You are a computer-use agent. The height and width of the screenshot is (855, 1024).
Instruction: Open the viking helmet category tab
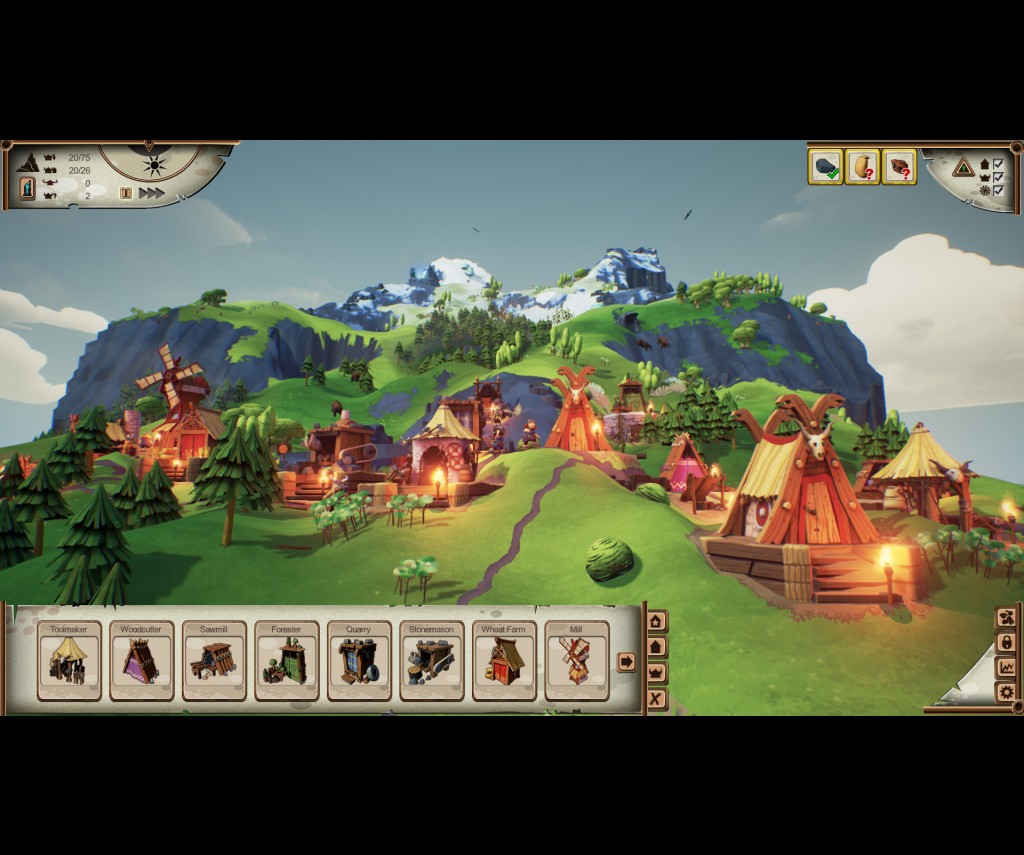pos(656,673)
